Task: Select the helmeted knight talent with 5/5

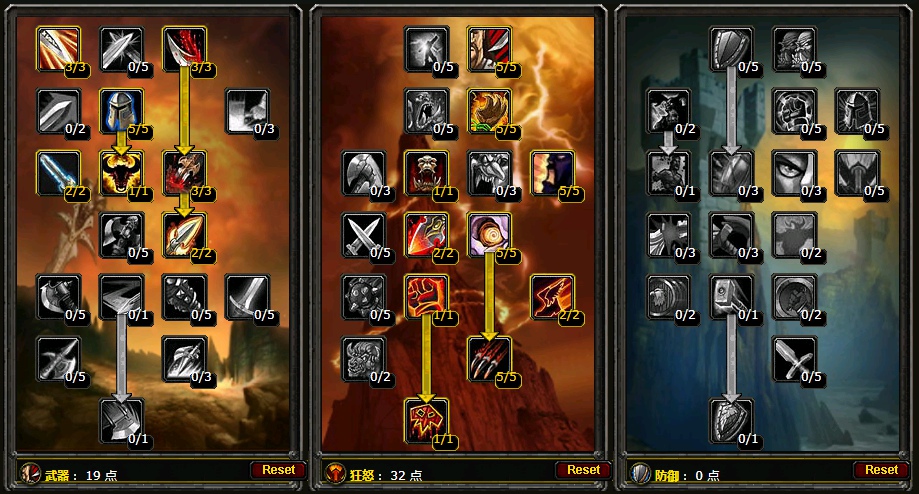Action: pos(122,111)
